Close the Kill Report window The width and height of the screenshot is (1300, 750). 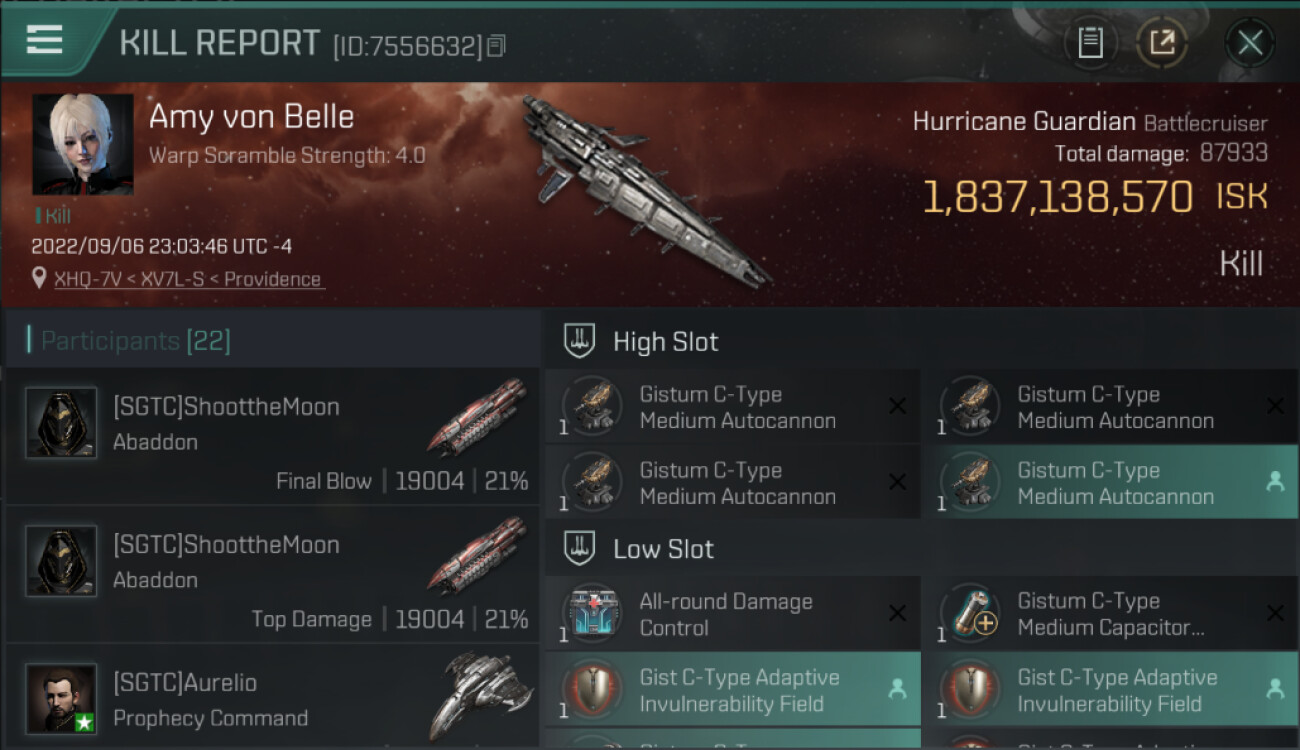(1249, 43)
